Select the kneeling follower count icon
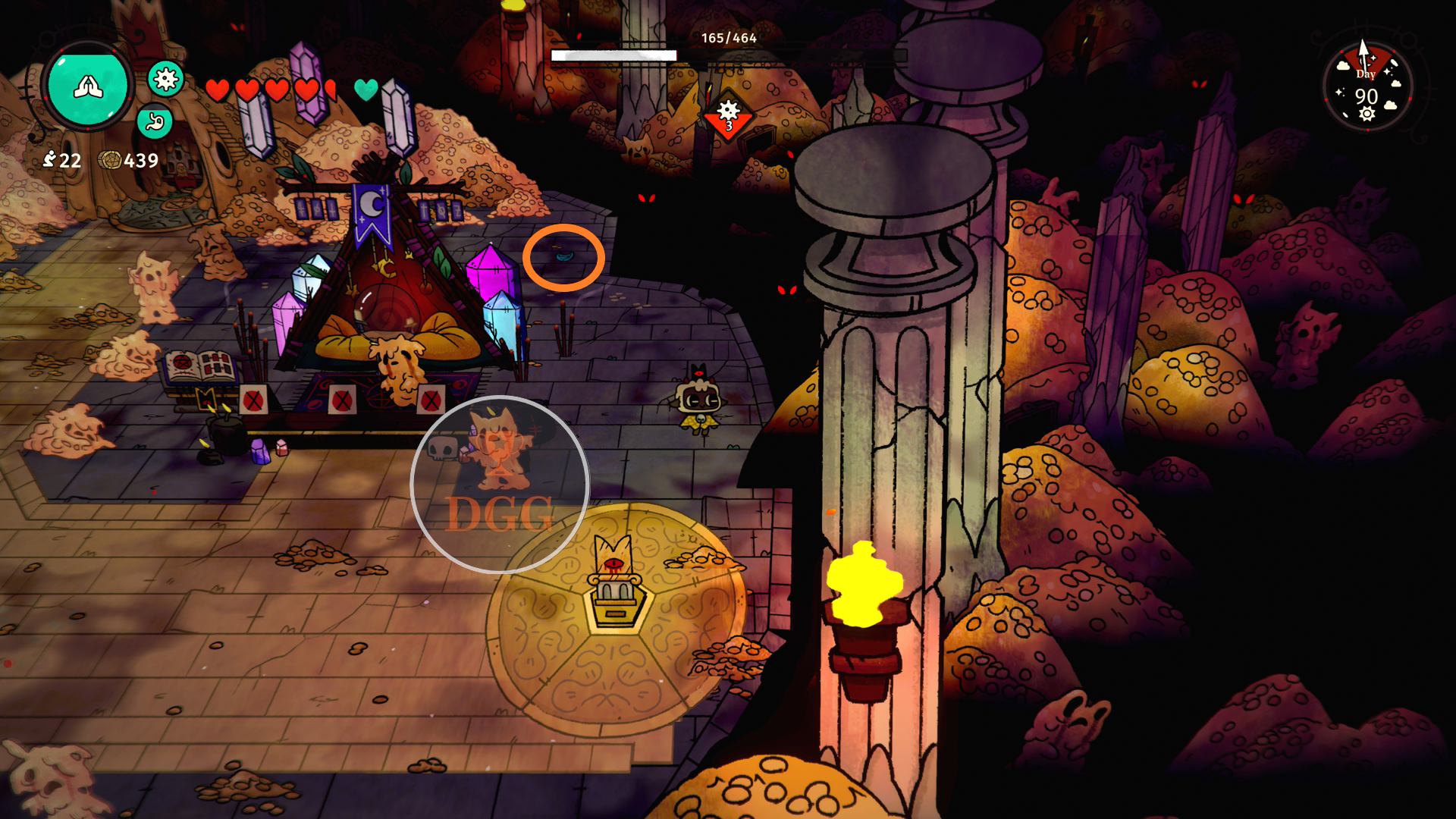The height and width of the screenshot is (819, 1456). click(x=50, y=159)
